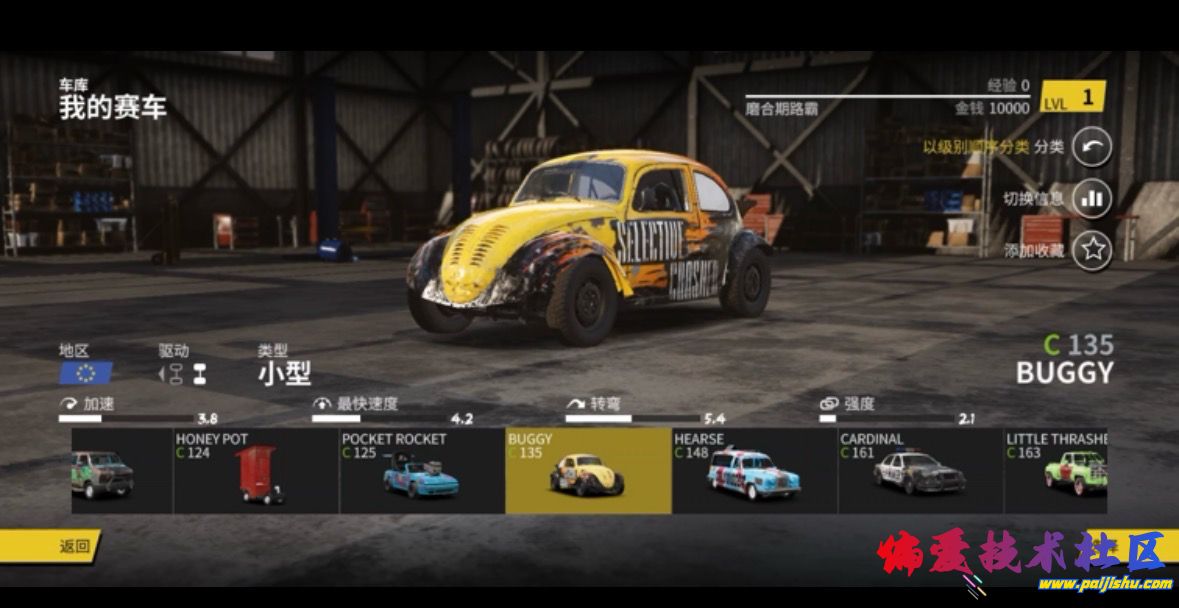Select the yellow Buggy tile
This screenshot has height=608, width=1179.
pyautogui.click(x=588, y=471)
